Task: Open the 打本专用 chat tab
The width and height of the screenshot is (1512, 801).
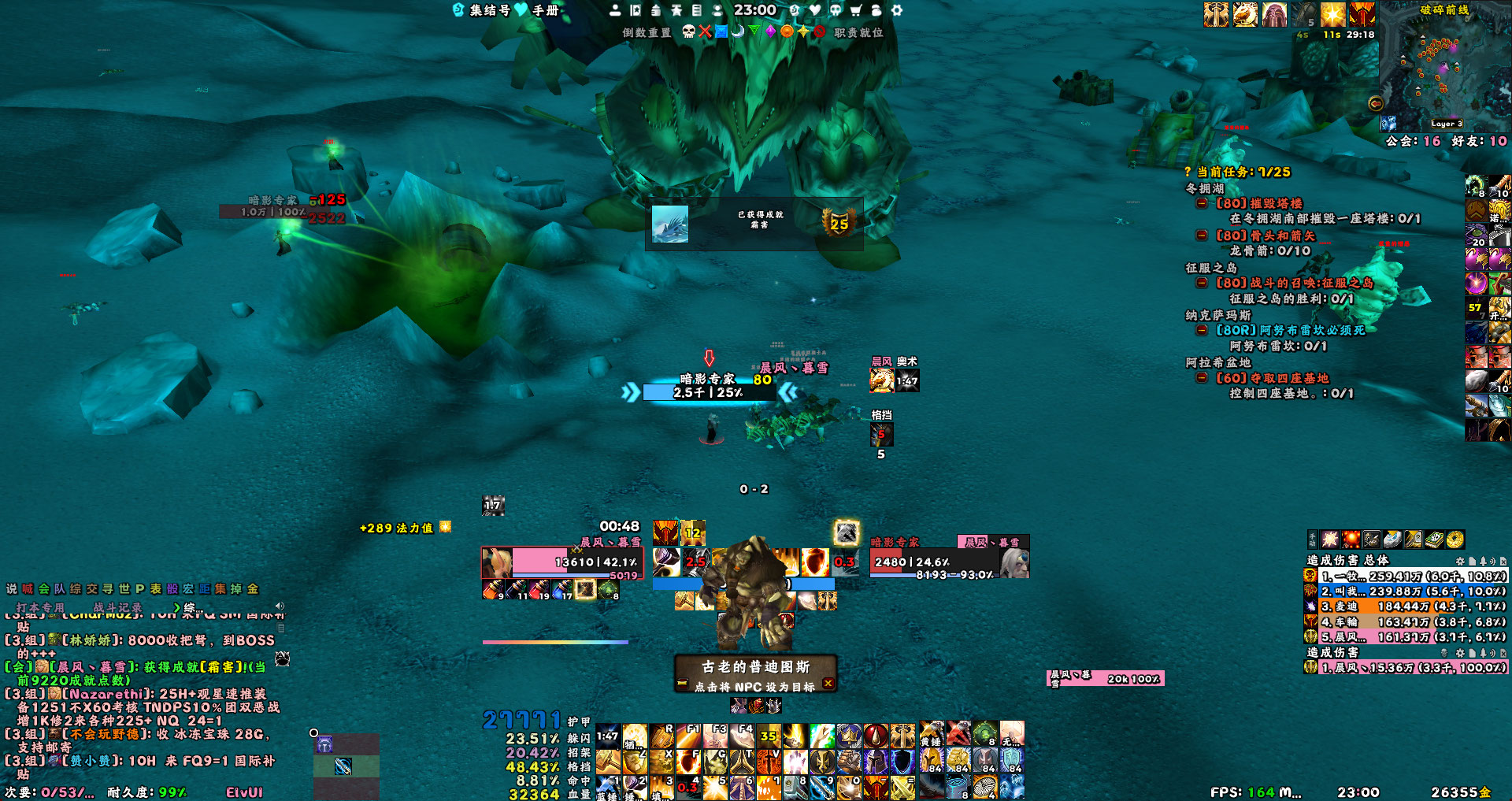Action: coord(40,607)
